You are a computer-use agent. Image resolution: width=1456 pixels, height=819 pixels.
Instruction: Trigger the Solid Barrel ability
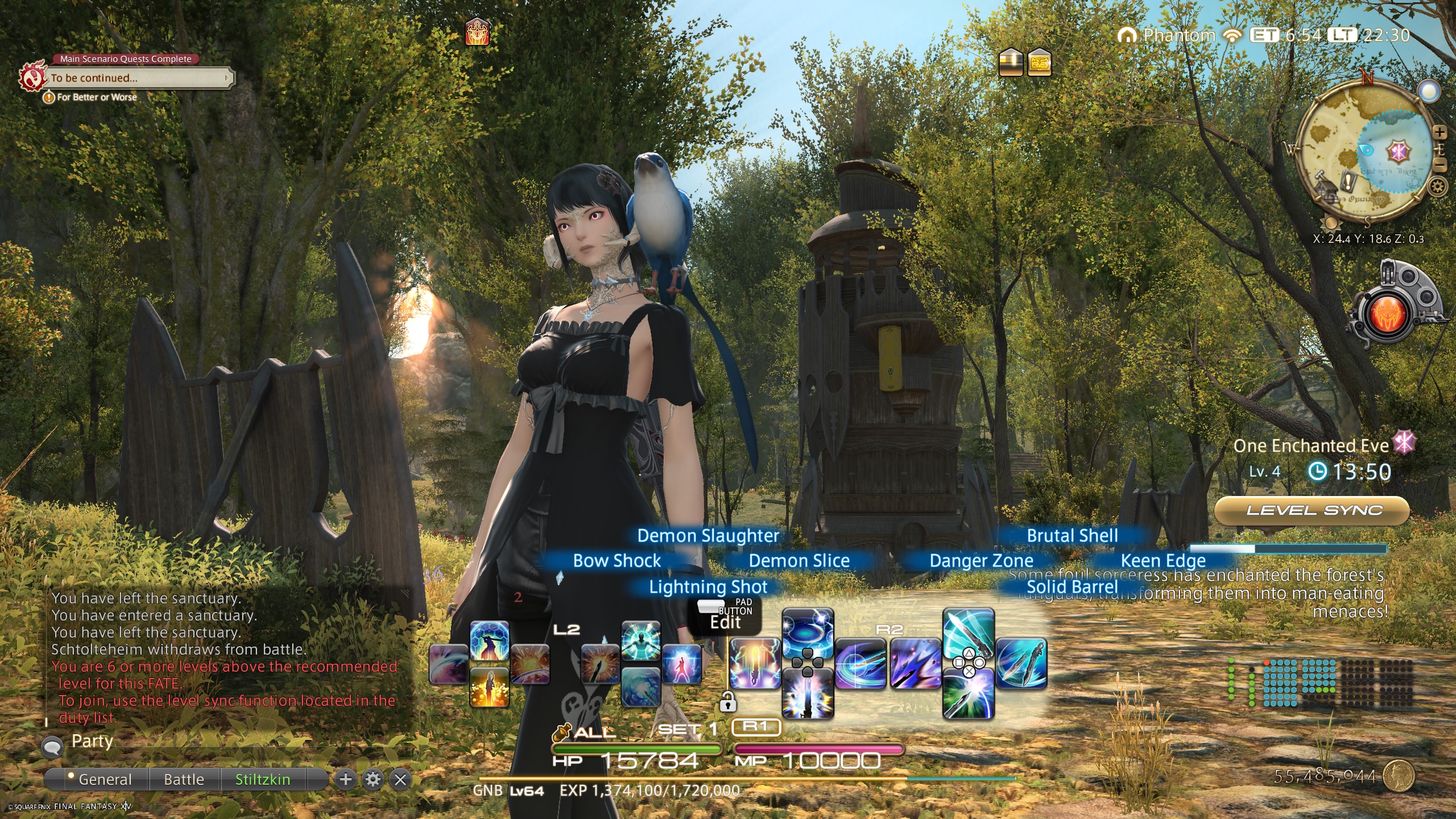pos(968,695)
